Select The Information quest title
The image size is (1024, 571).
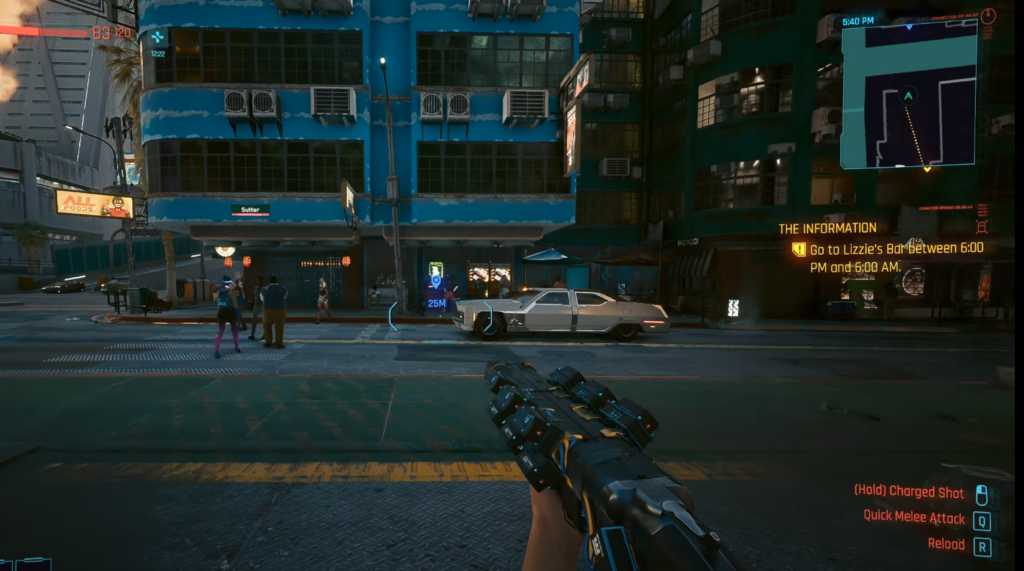point(827,228)
